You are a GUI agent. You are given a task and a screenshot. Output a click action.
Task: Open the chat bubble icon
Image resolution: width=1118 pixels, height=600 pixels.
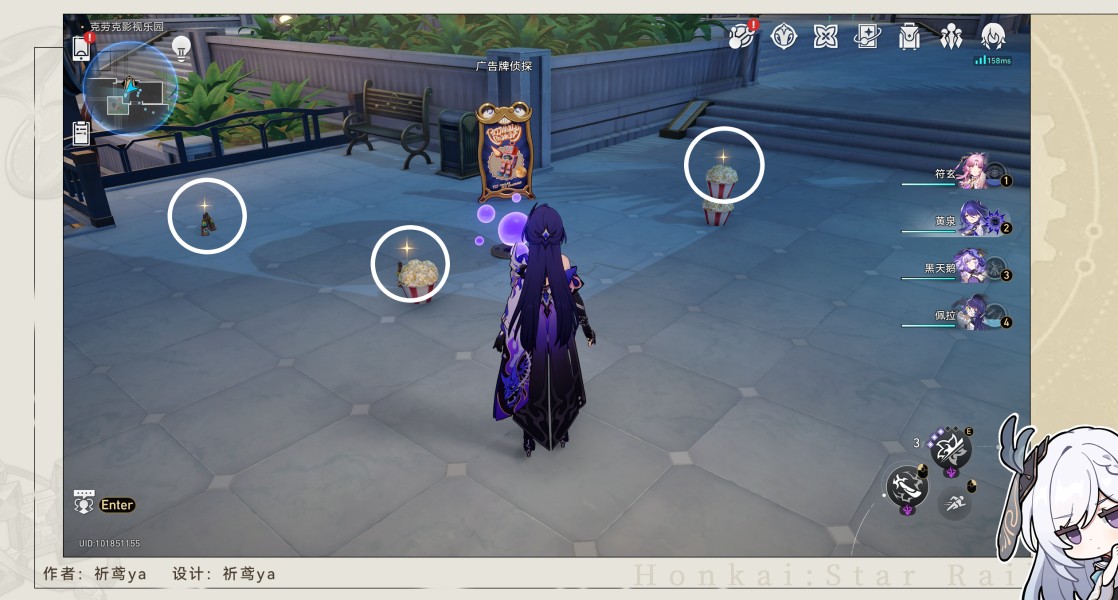coord(84,502)
